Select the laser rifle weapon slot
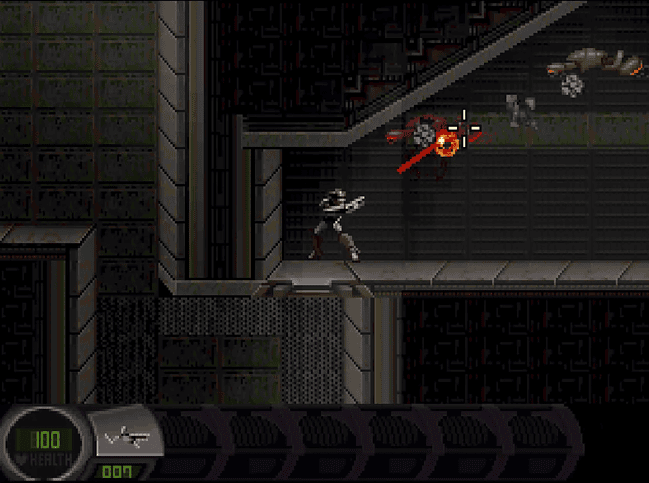649x483 pixels. tap(128, 436)
